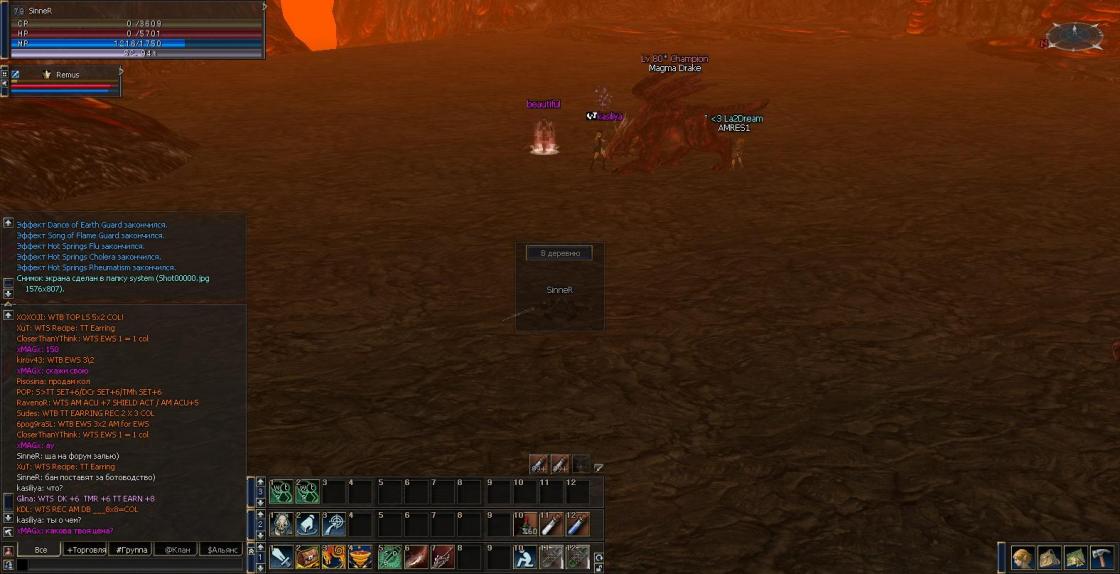Screen dimensions: 1120x574
Task: Open the system menu hammer icon
Action: click(1101, 557)
